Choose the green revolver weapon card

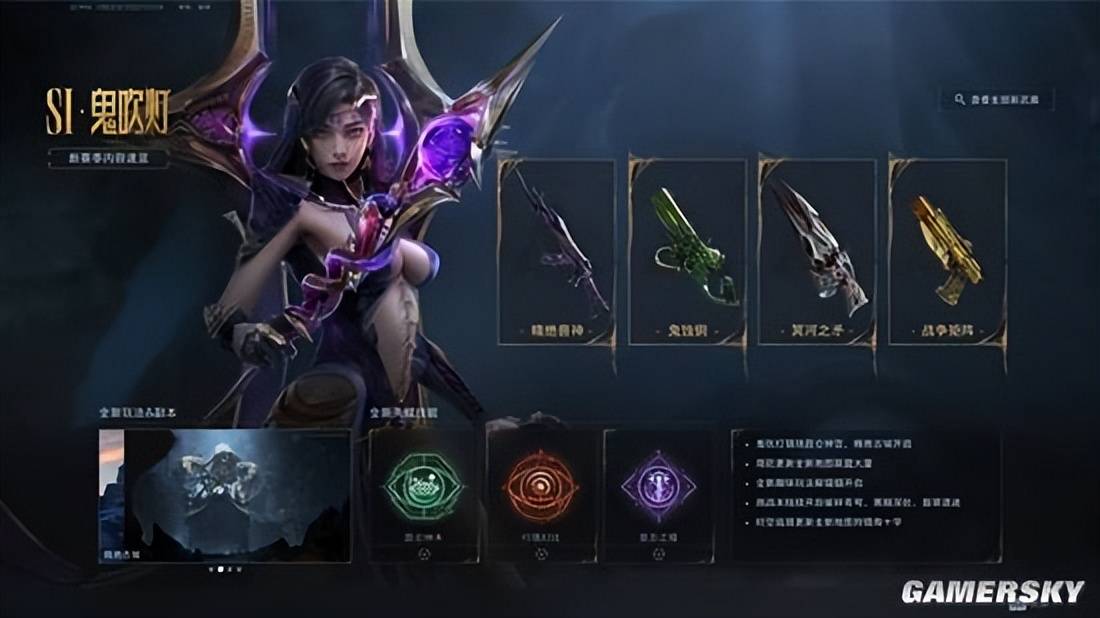687,252
